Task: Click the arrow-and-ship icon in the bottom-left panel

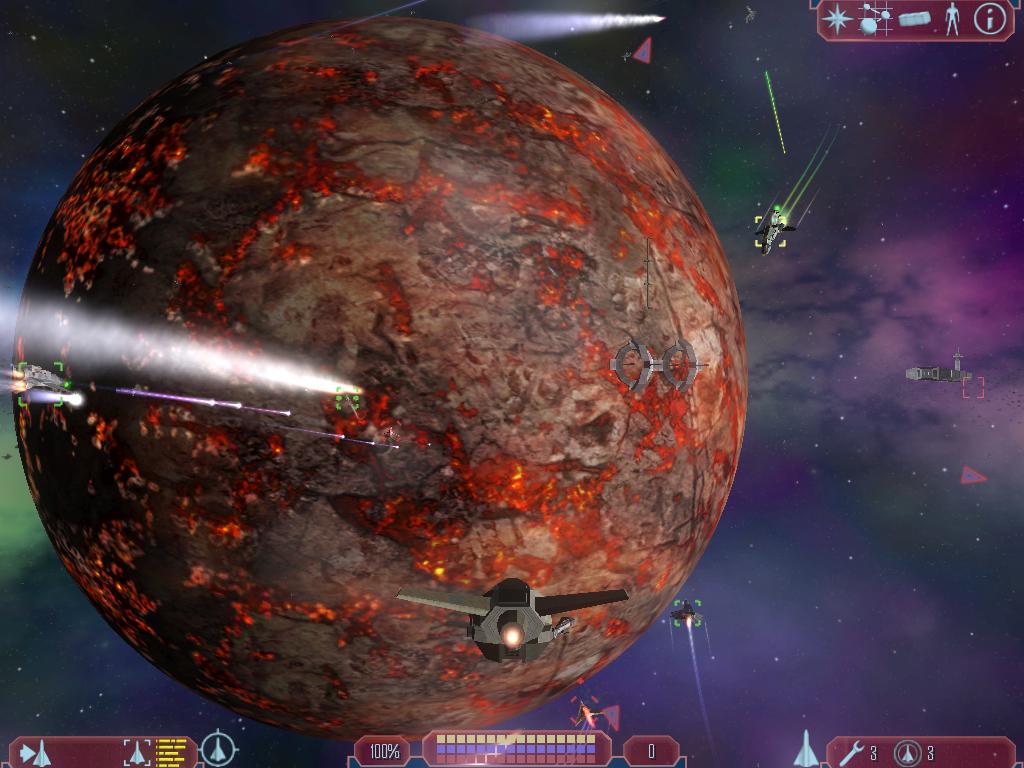Action: point(36,751)
